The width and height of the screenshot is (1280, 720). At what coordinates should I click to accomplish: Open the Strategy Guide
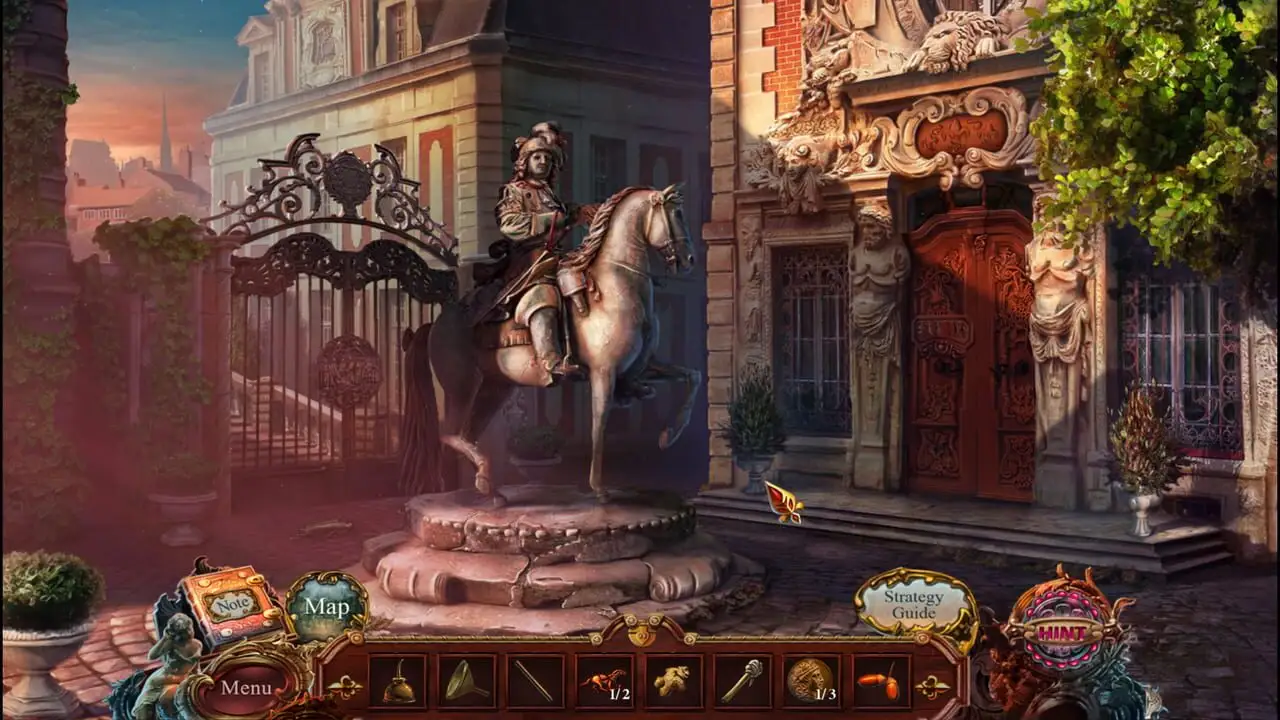(x=914, y=605)
